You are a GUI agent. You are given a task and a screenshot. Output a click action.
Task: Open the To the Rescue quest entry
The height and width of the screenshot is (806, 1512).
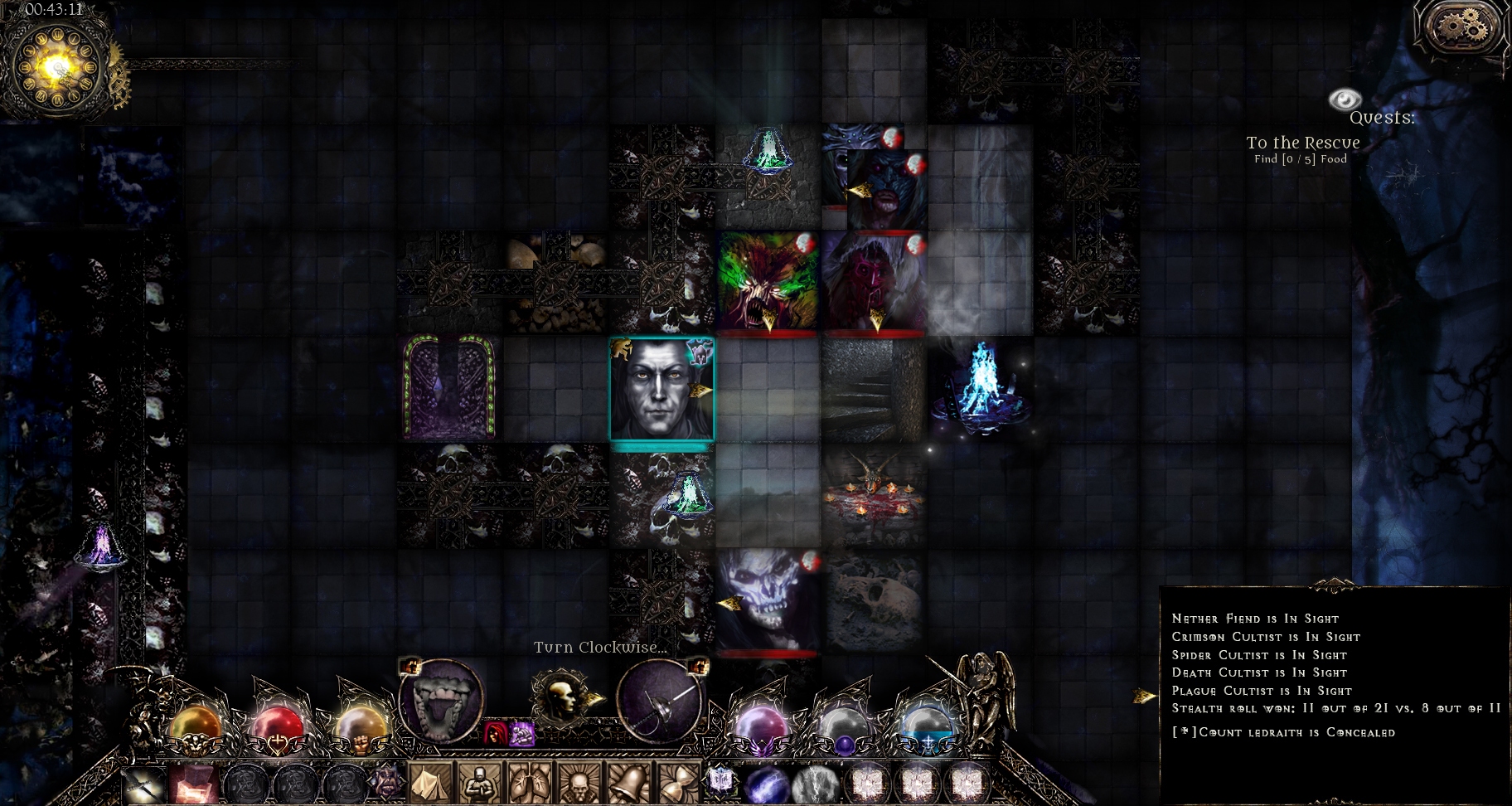(1302, 143)
